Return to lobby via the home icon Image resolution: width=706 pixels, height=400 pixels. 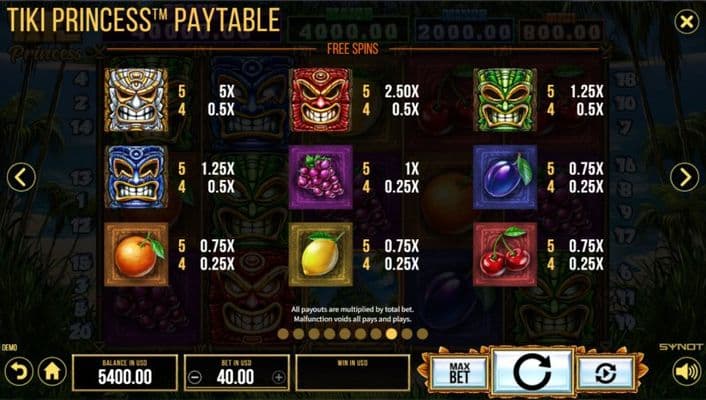pos(52,372)
